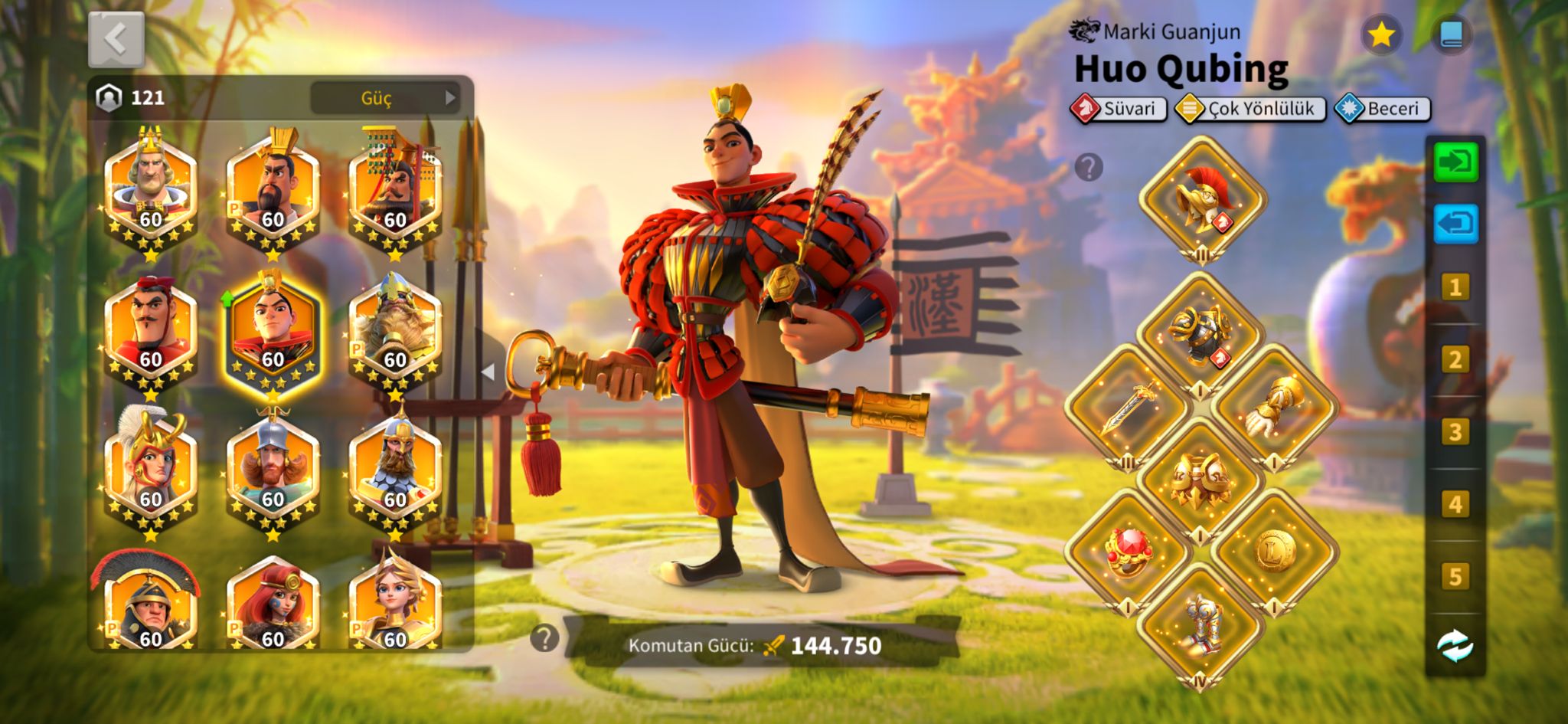The height and width of the screenshot is (724, 1568).
Task: Open the Güç sort dropdown
Action: click(385, 98)
